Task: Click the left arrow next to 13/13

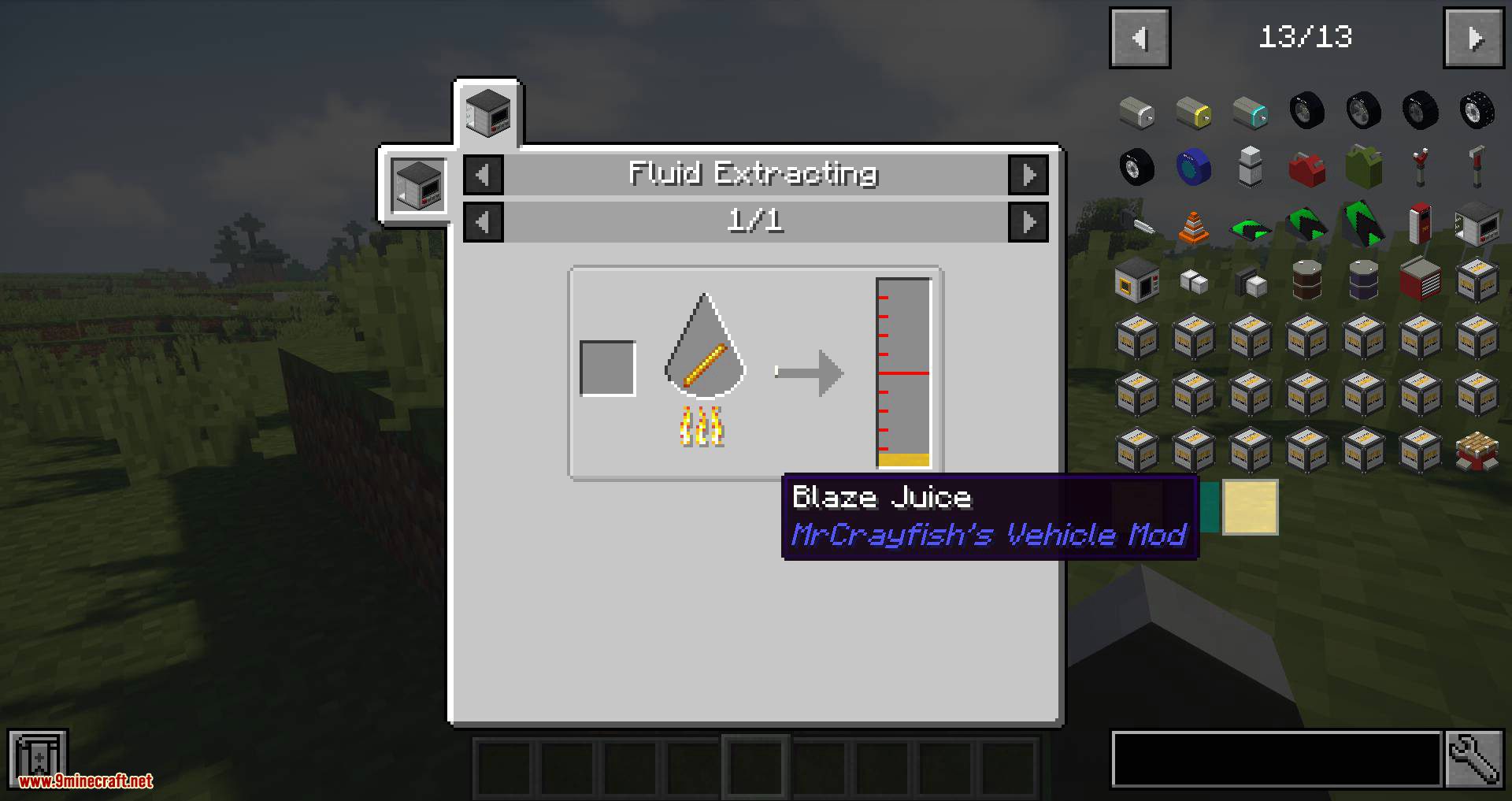Action: point(1140,37)
